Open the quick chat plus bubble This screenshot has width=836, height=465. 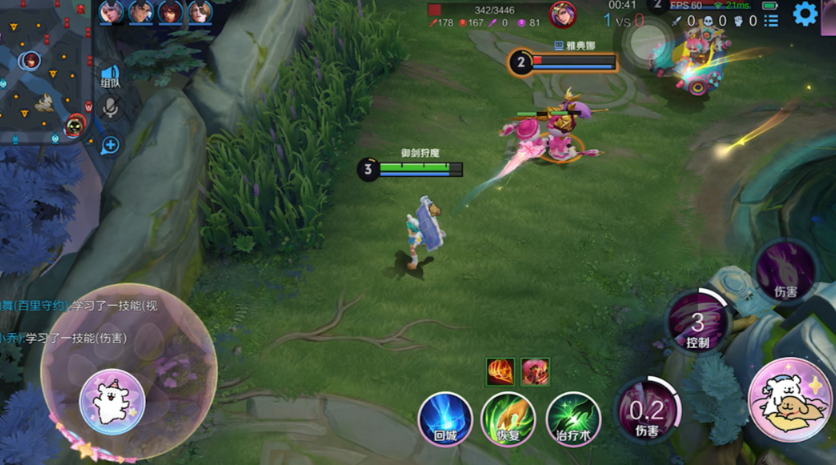pyautogui.click(x=110, y=146)
